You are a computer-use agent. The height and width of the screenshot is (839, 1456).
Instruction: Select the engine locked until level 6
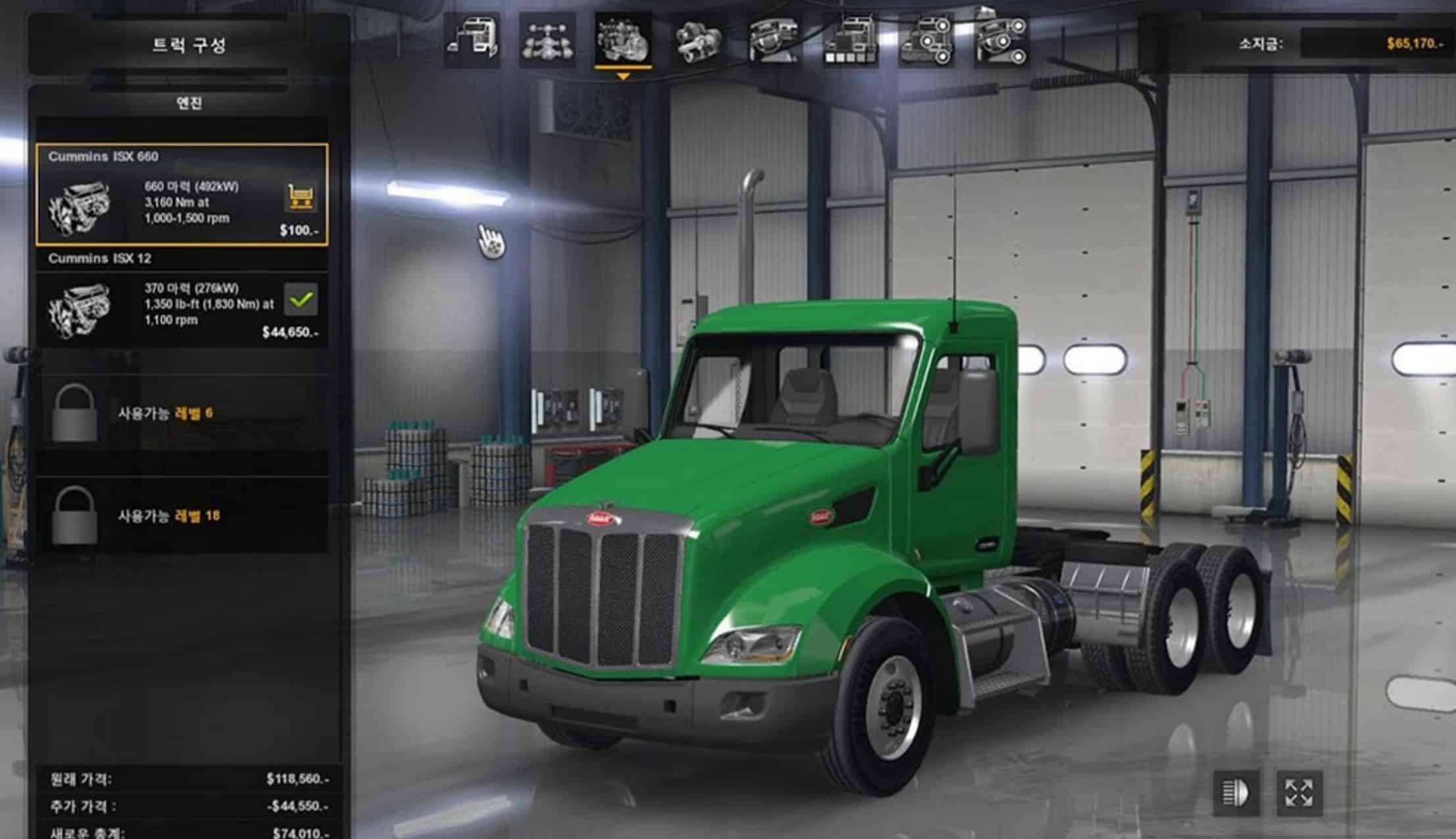181,413
